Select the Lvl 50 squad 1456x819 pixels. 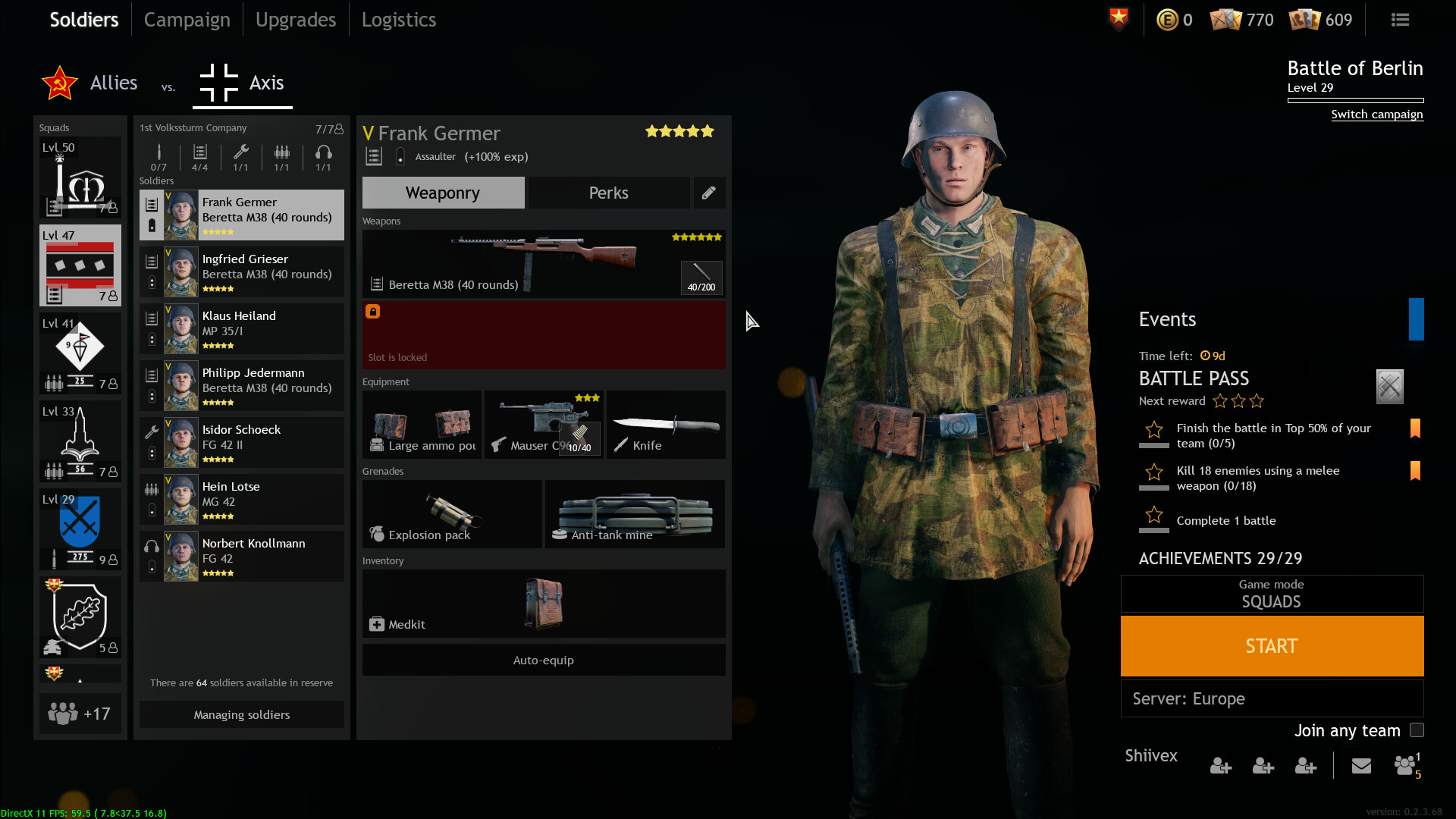tap(80, 177)
